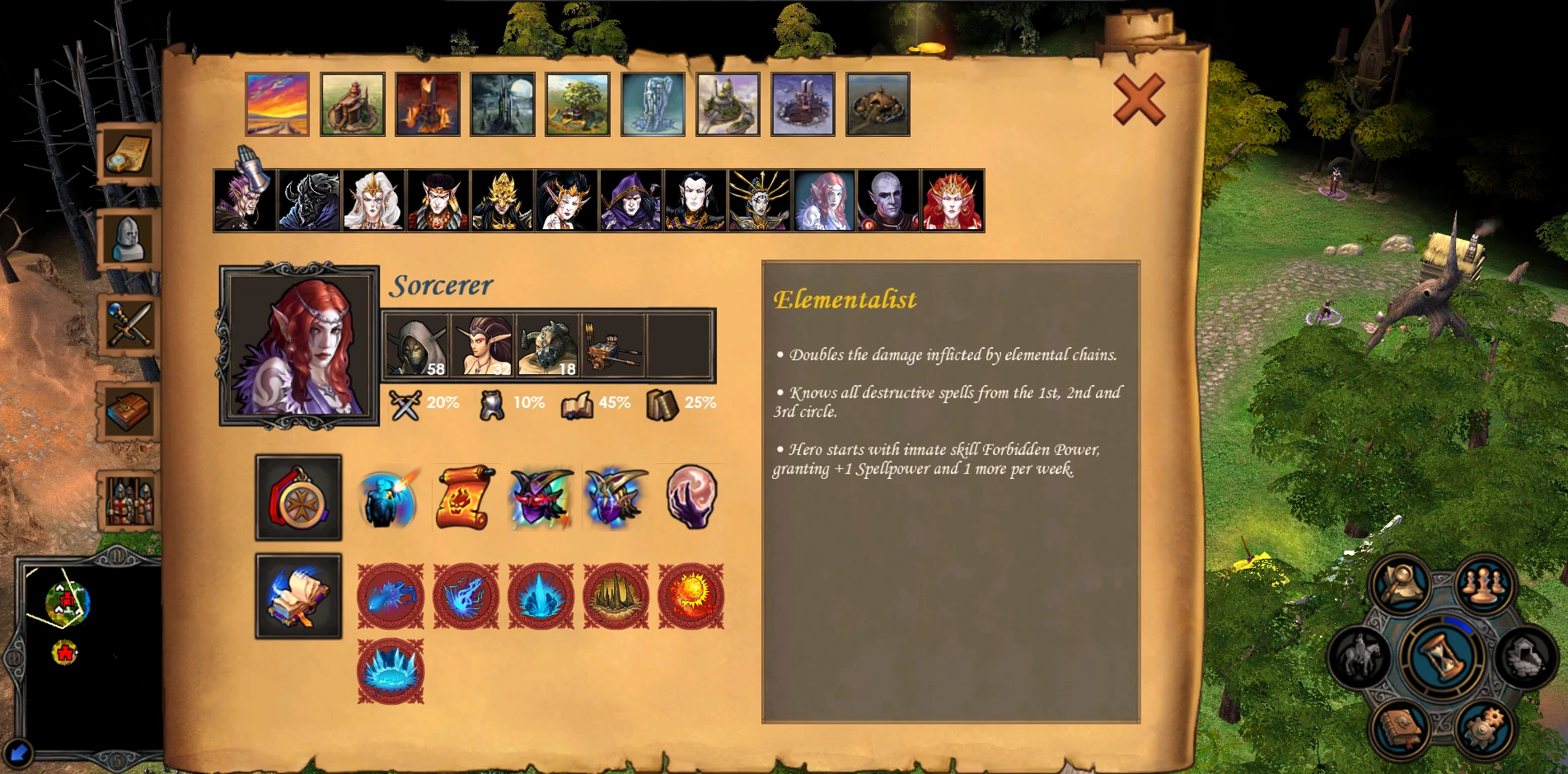Select the medal skill emblem
The image size is (1568, 774).
(298, 499)
